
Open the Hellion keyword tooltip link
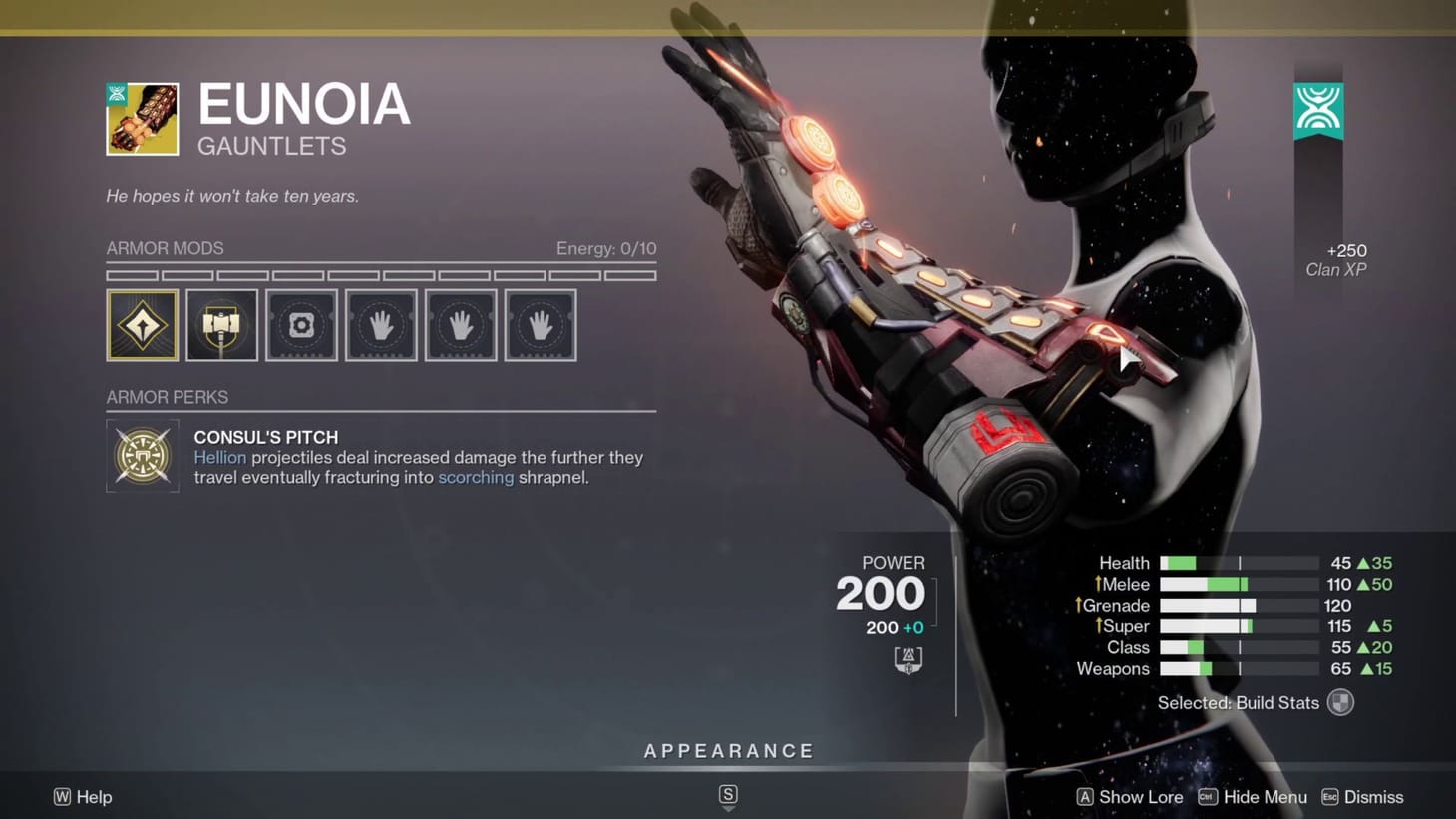pos(220,457)
